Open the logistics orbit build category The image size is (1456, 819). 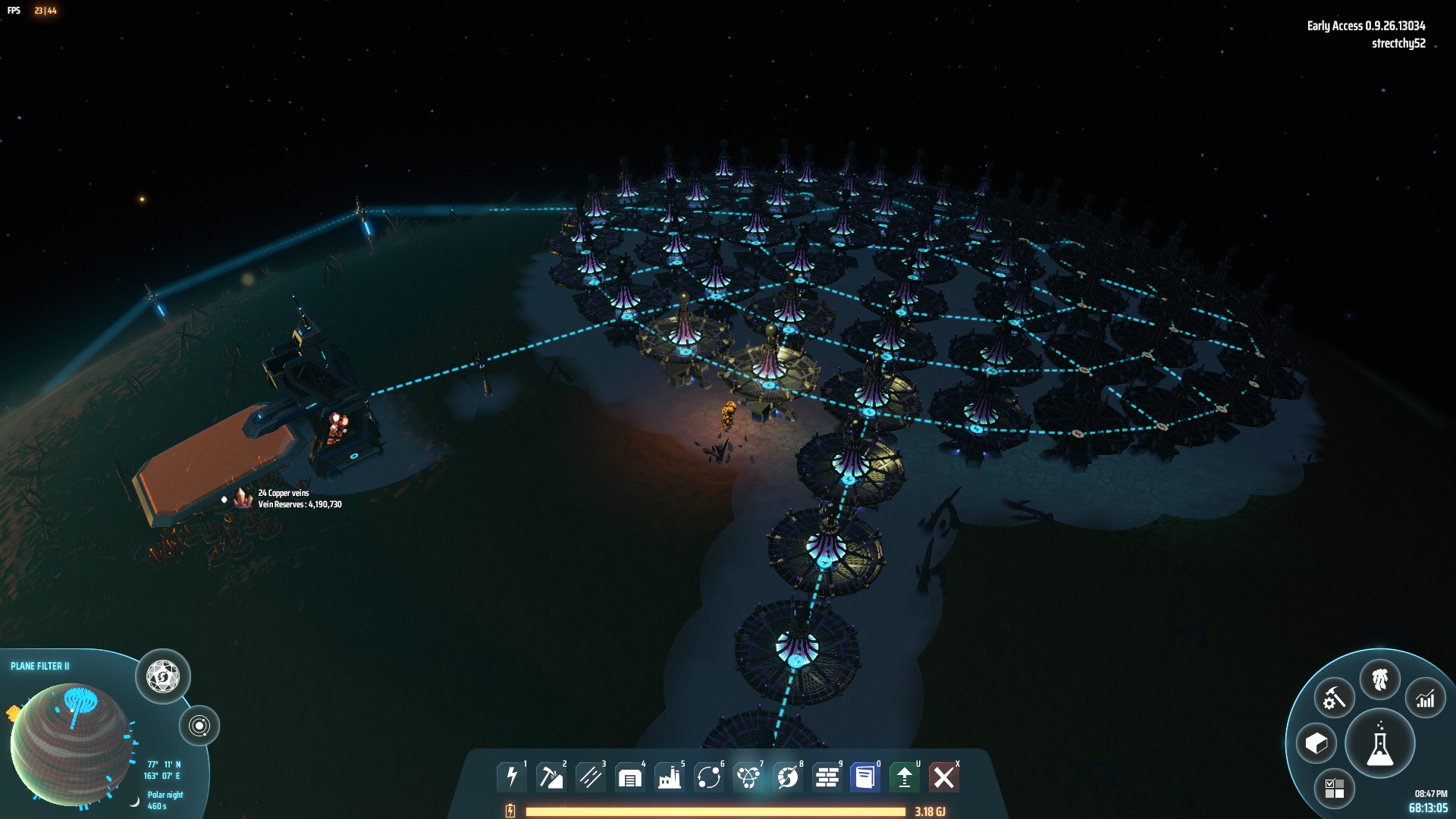[x=708, y=777]
